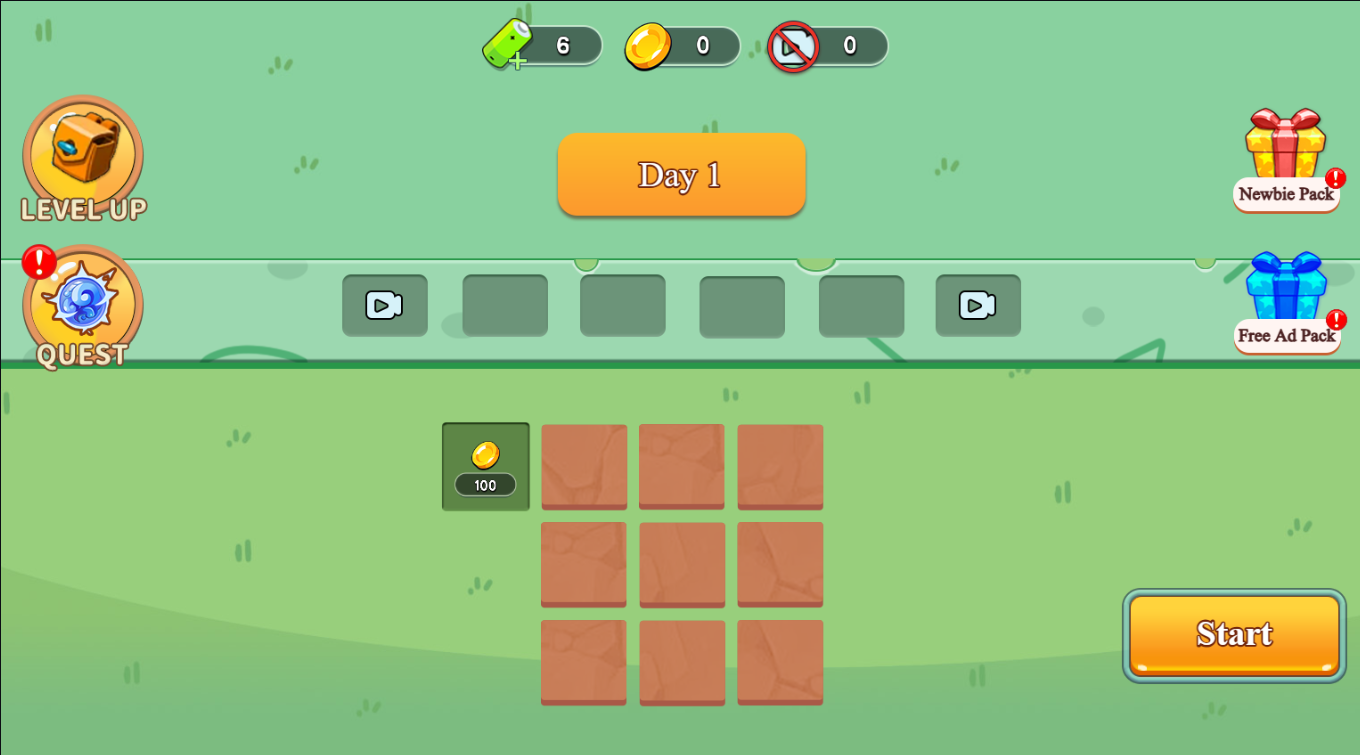
Task: Open the Level Up backpack menu
Action: 83,153
